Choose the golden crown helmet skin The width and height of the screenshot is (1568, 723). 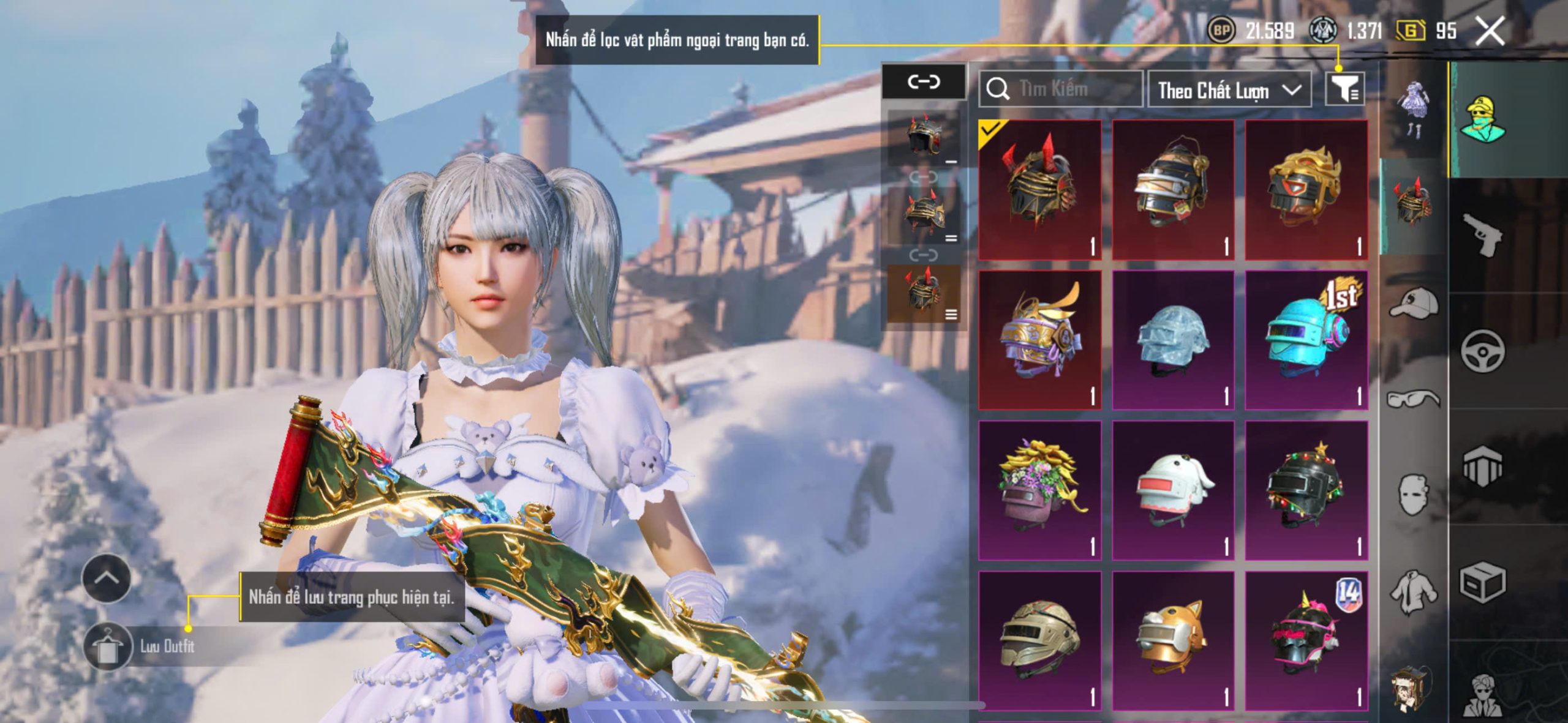click(1306, 189)
